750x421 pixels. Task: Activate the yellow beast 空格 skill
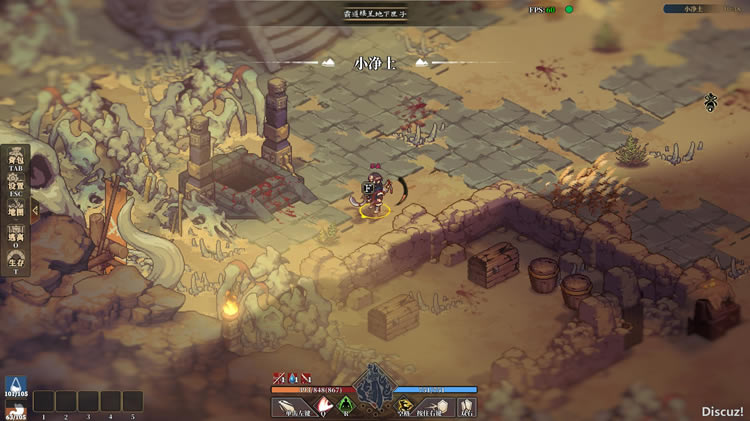403,406
